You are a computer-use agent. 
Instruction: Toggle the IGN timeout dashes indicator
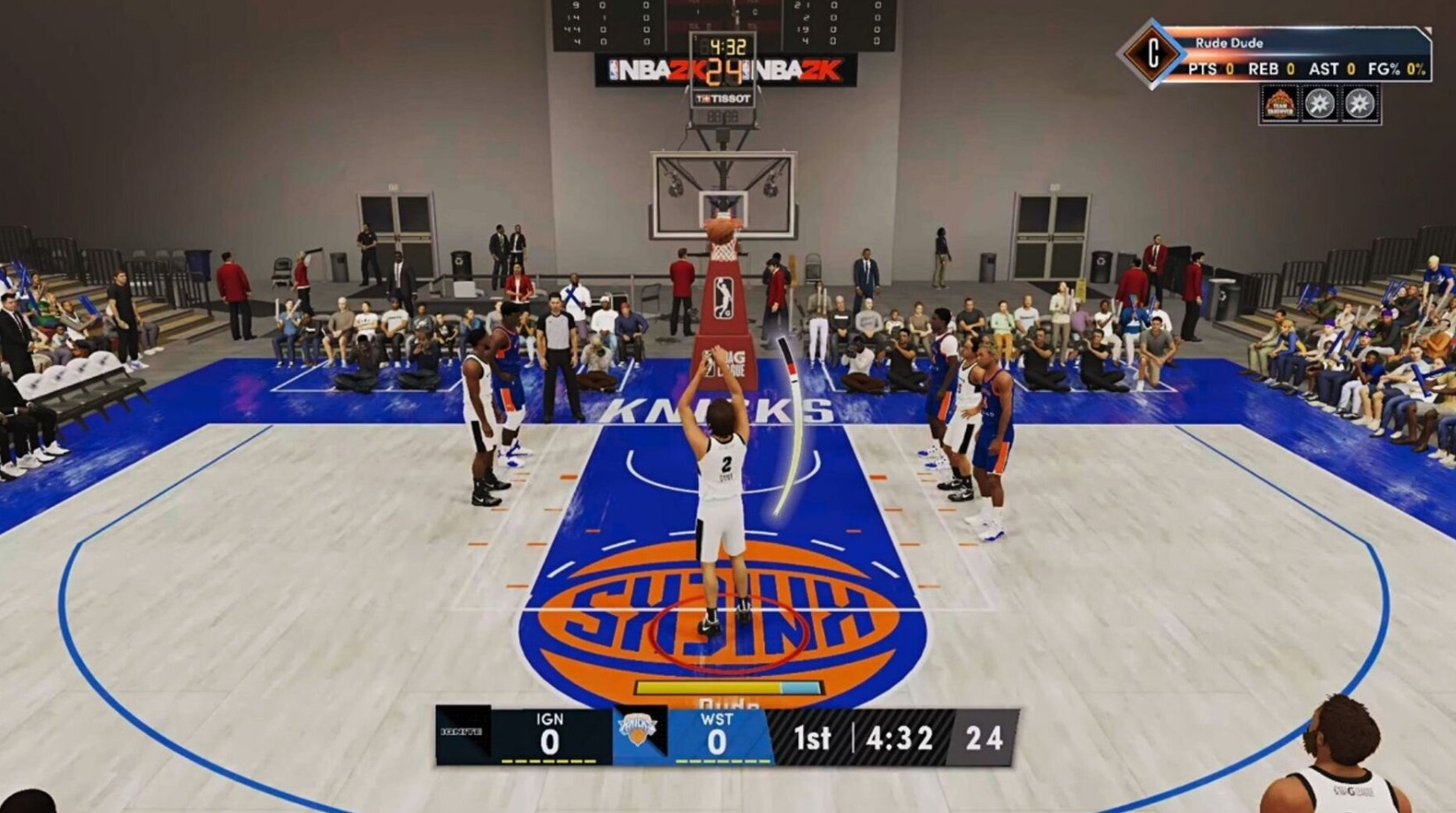[548, 760]
